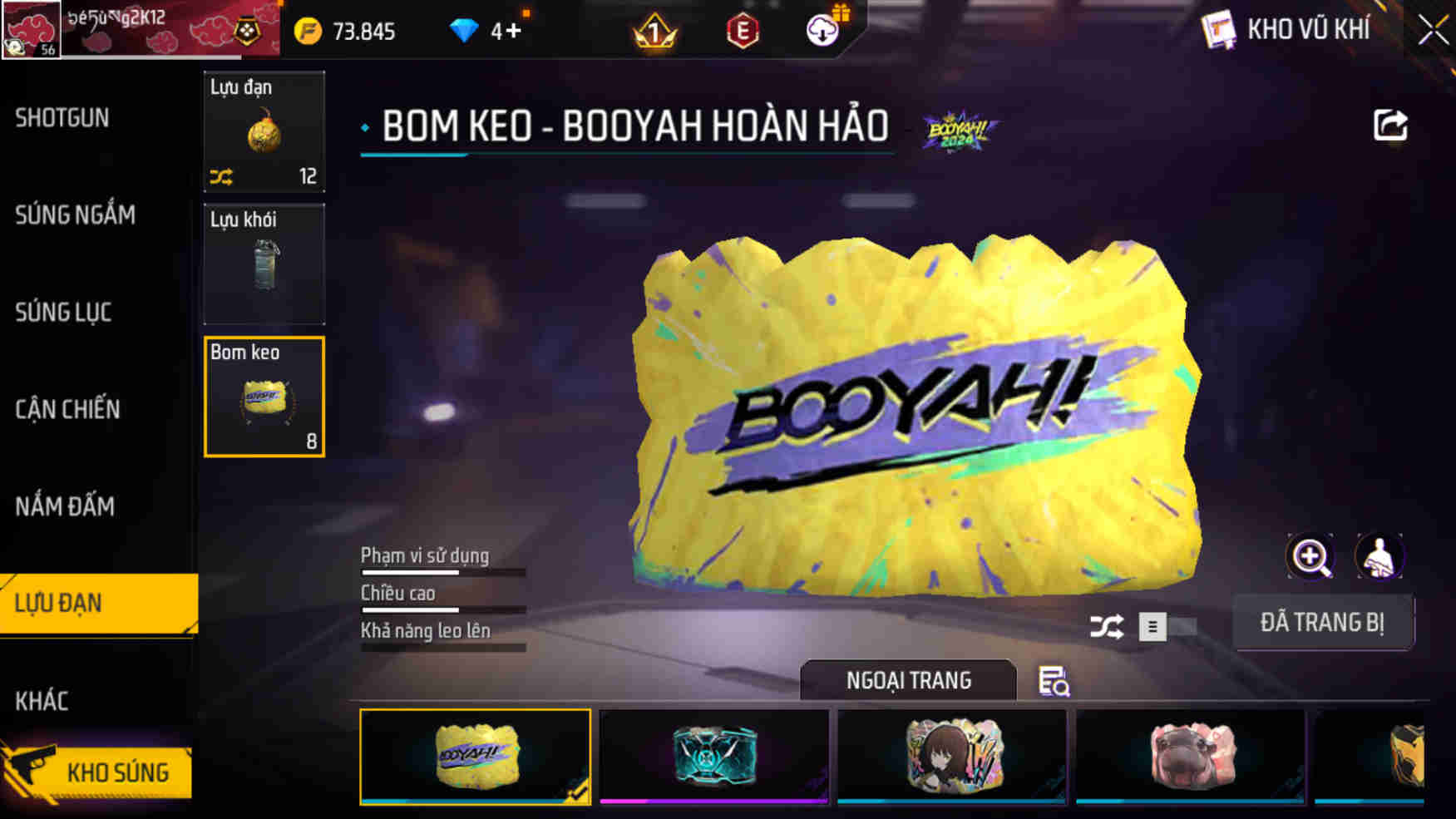Open the CẬN CHIẾN weapon category
Screen dimensions: 1456x819
click(x=67, y=409)
